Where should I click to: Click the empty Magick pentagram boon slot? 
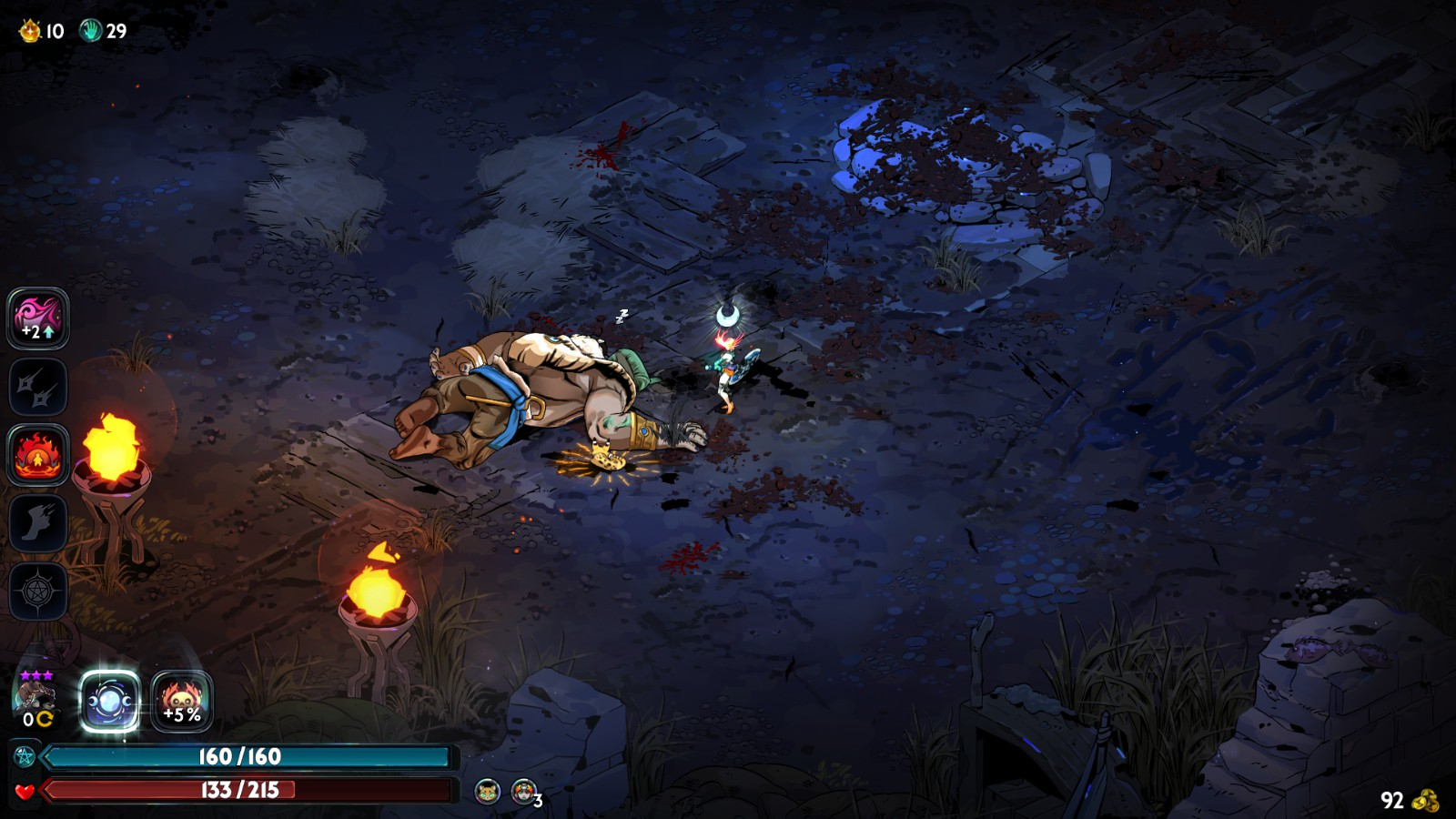38,591
